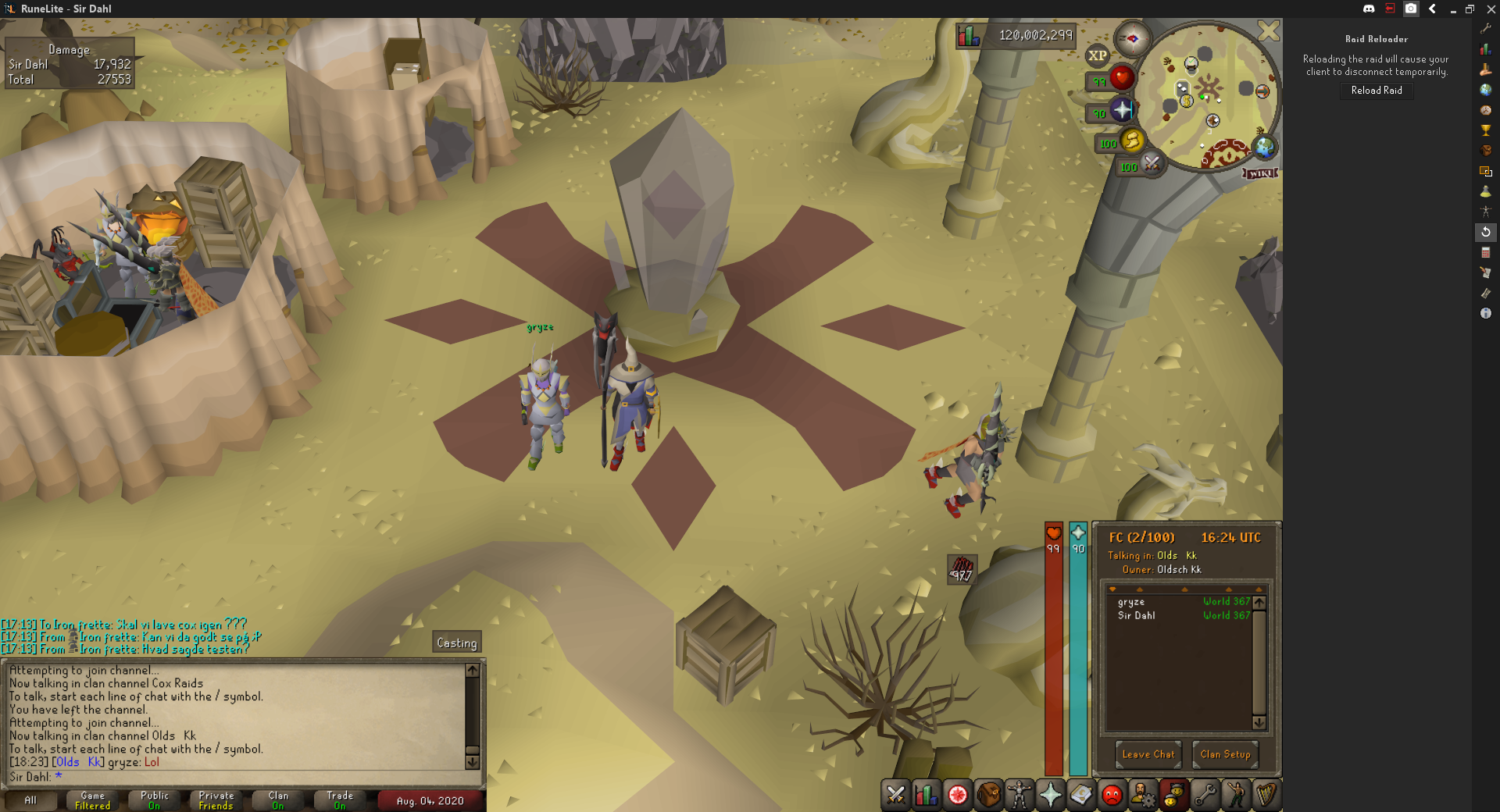This screenshot has width=1500, height=812.
Task: Toggle the XP drops button
Action: click(1098, 55)
